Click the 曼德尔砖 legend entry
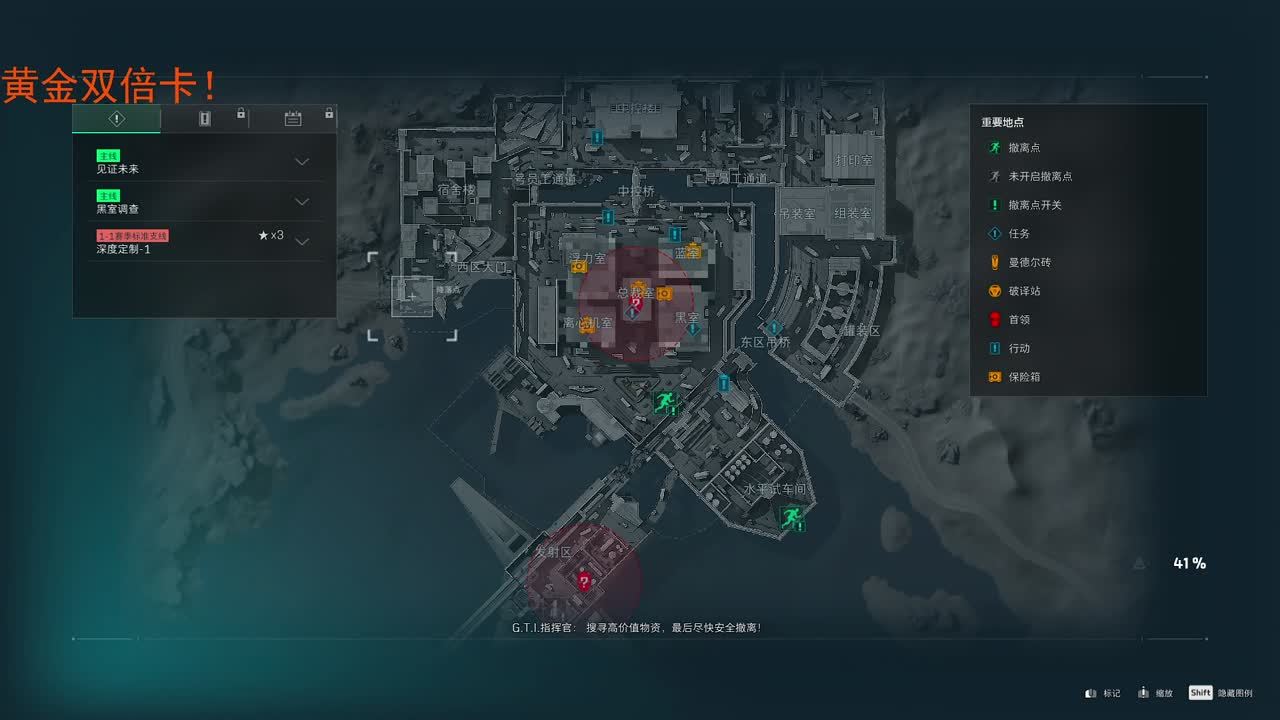 [x=1029, y=262]
